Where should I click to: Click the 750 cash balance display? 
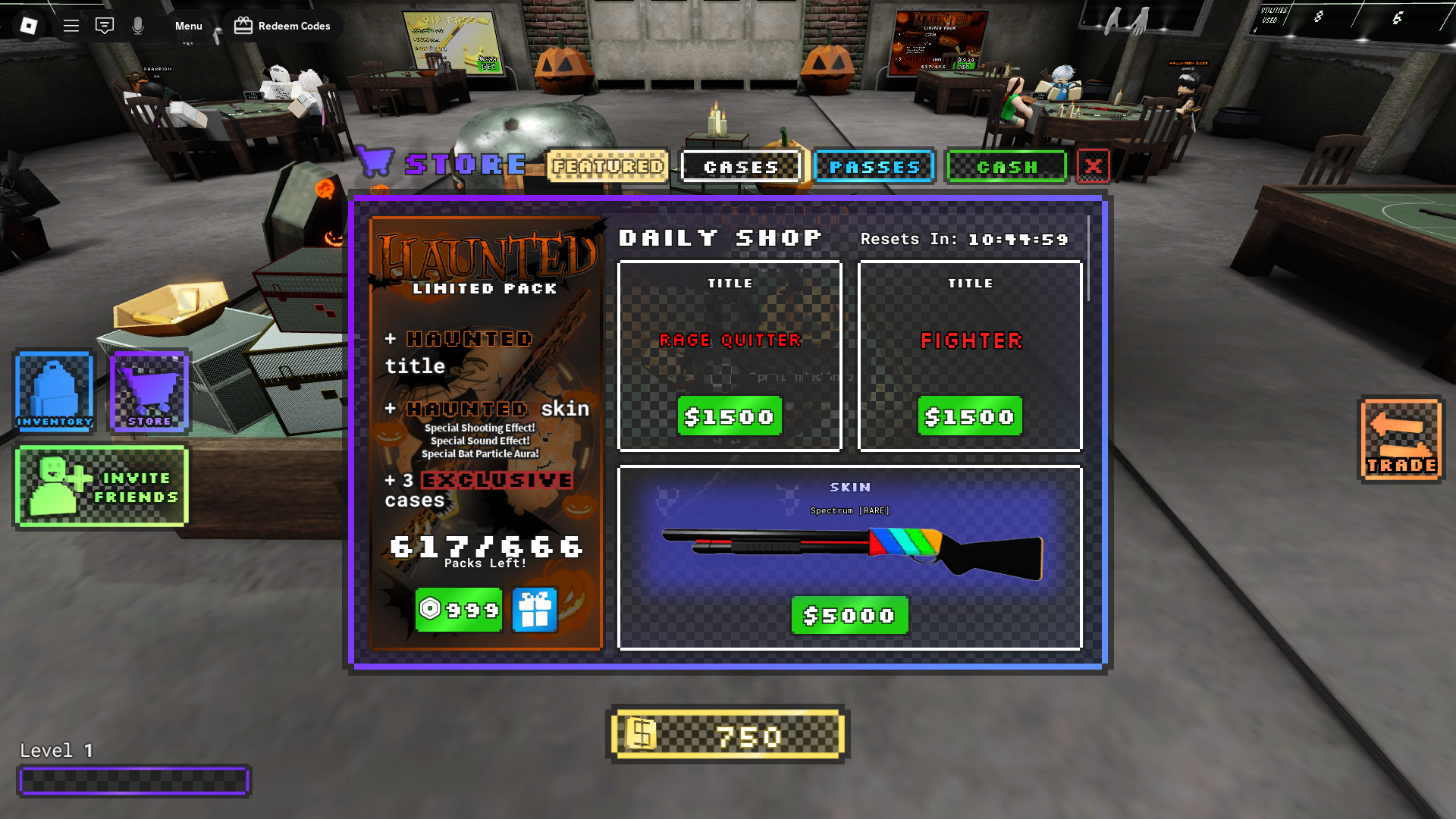[x=728, y=735]
